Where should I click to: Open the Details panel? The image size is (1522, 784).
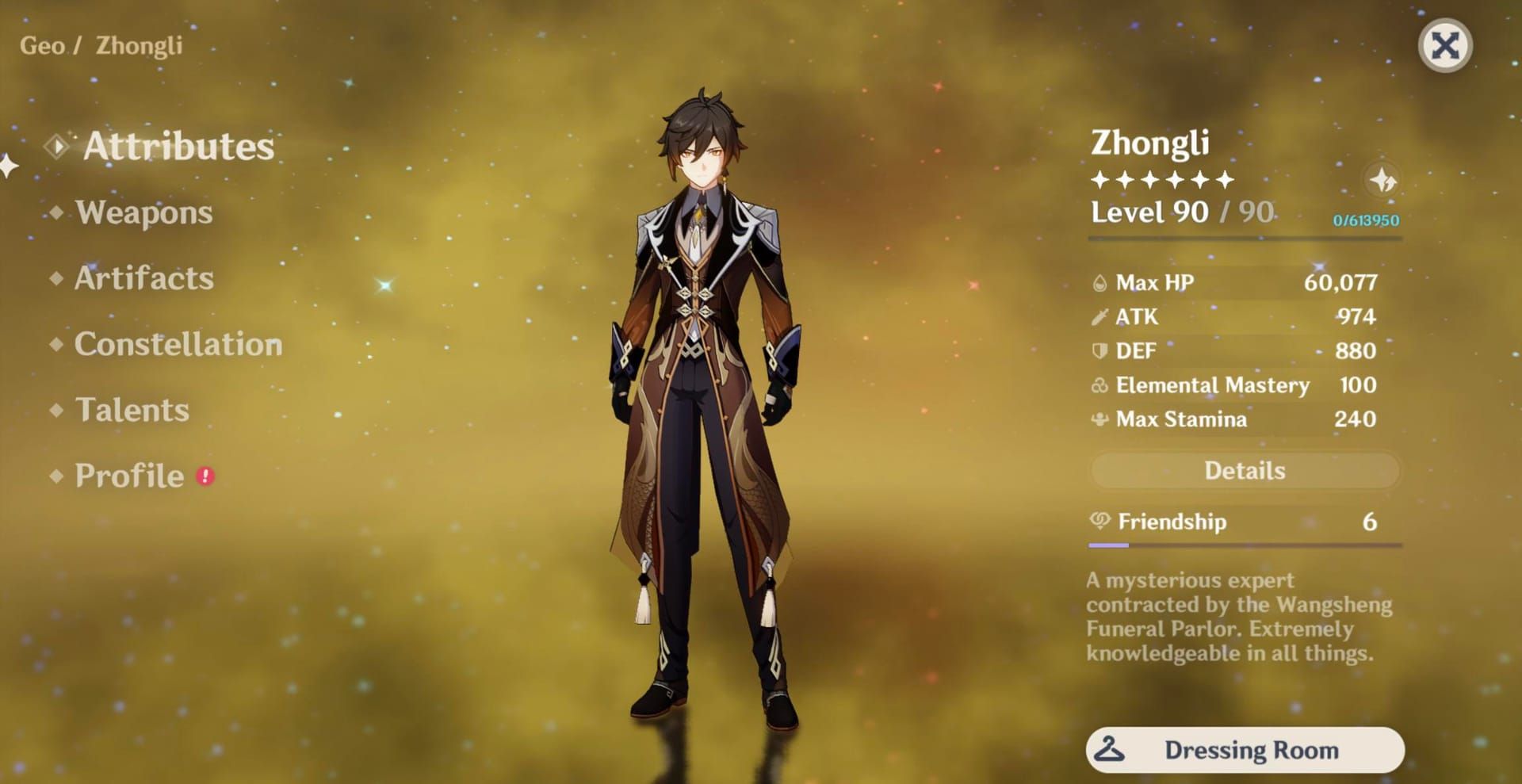pyautogui.click(x=1244, y=470)
